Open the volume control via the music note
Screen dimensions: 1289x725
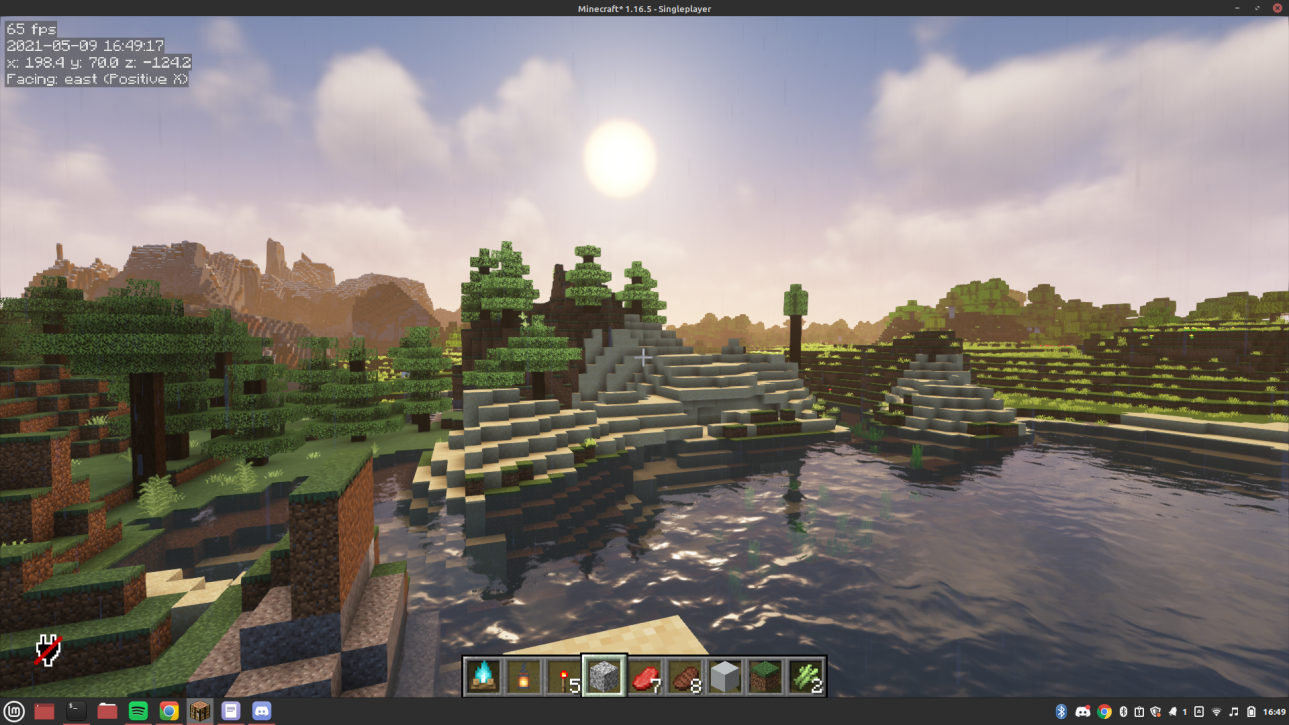click(1234, 711)
